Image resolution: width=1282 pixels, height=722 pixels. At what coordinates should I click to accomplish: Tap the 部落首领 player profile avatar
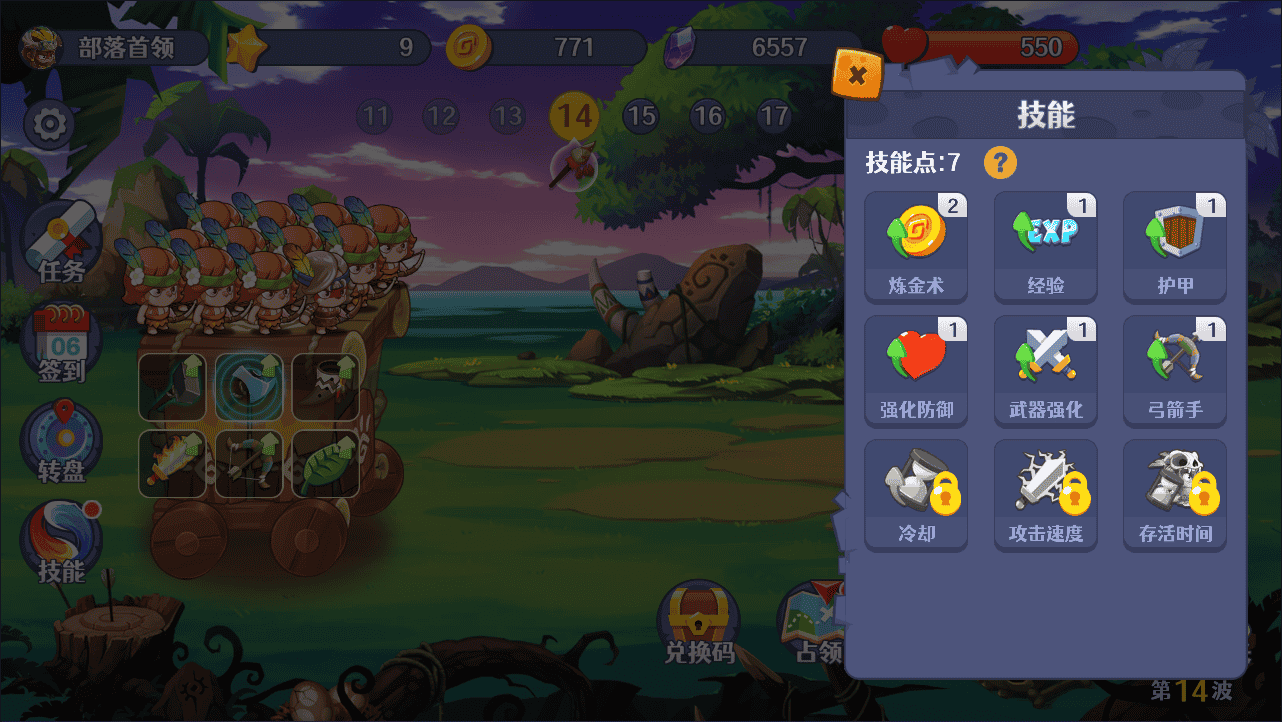tap(41, 48)
